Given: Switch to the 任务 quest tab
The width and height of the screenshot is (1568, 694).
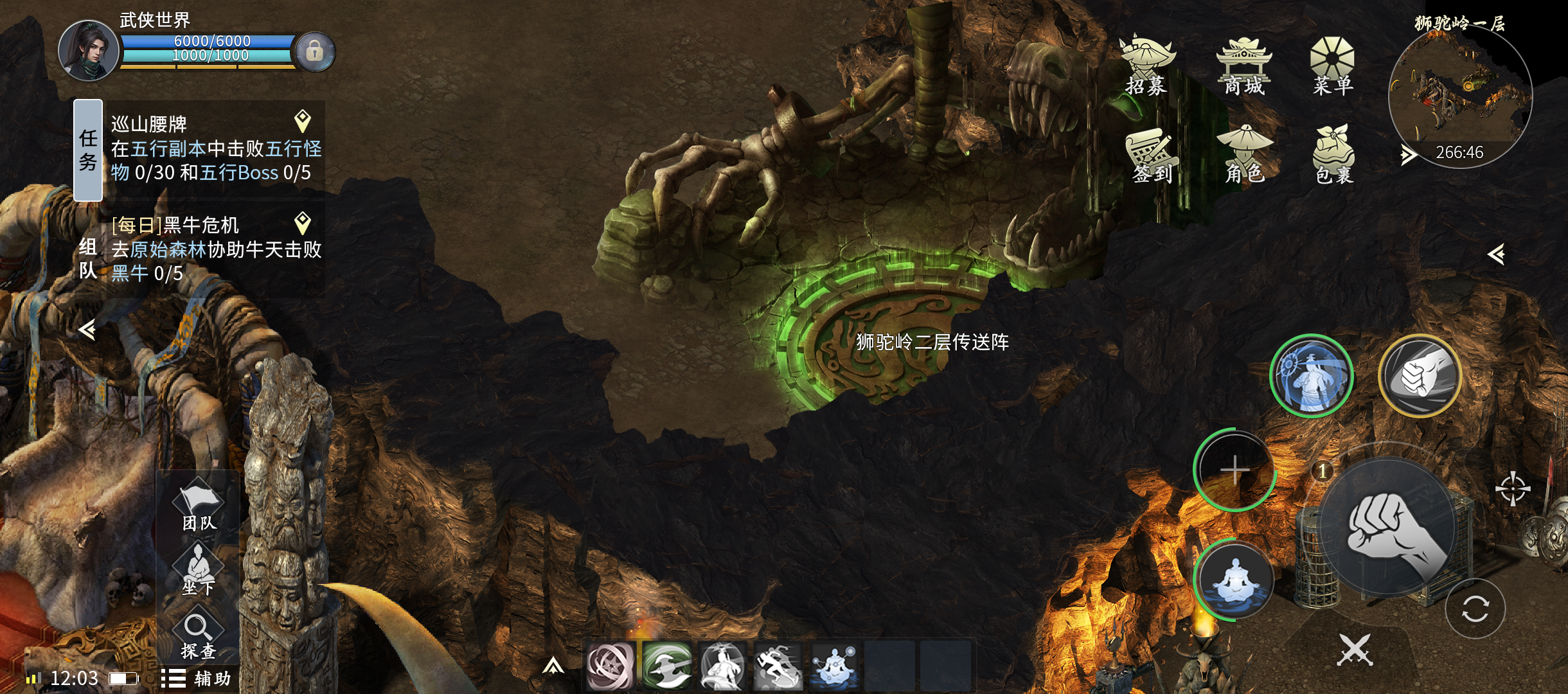Looking at the screenshot, I should (x=88, y=150).
